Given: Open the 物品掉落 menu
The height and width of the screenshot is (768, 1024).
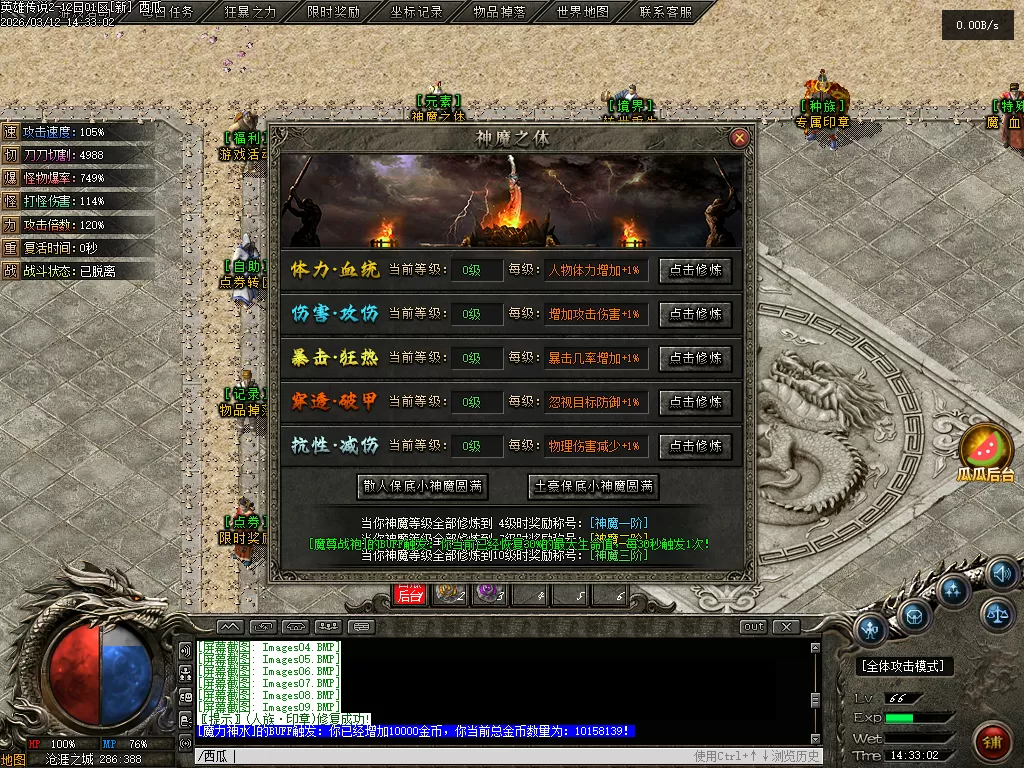Looking at the screenshot, I should coord(499,12).
